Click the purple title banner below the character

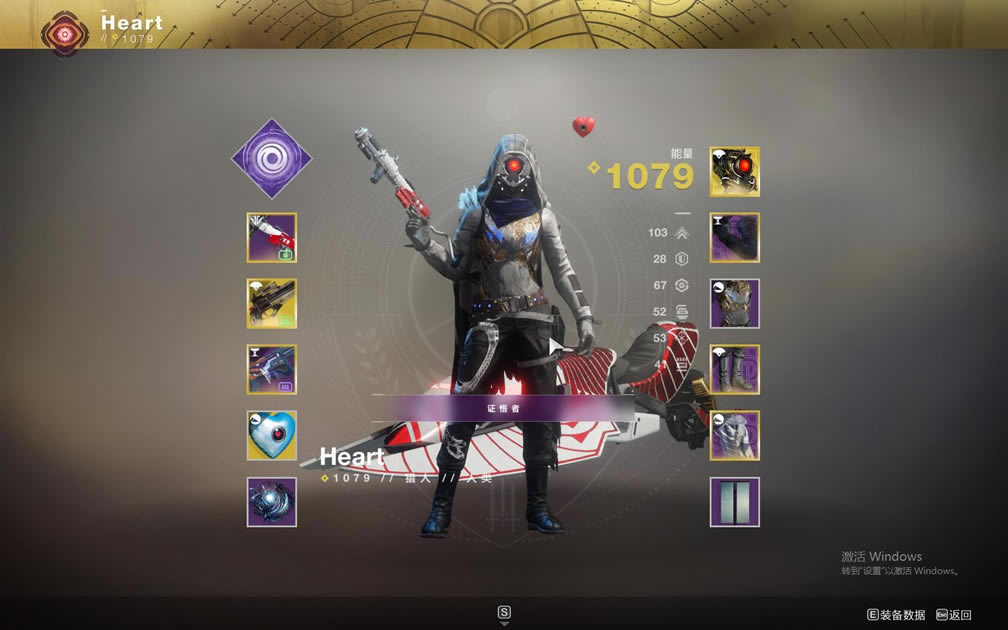tap(503, 408)
